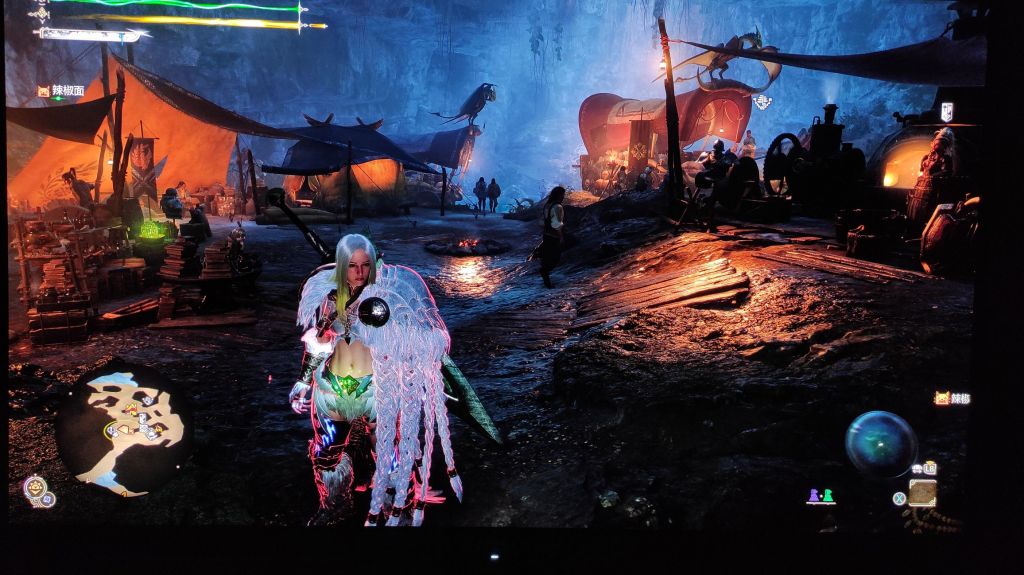Image resolution: width=1024 pixels, height=575 pixels.
Task: Open the circular minimap
Action: tap(125, 429)
